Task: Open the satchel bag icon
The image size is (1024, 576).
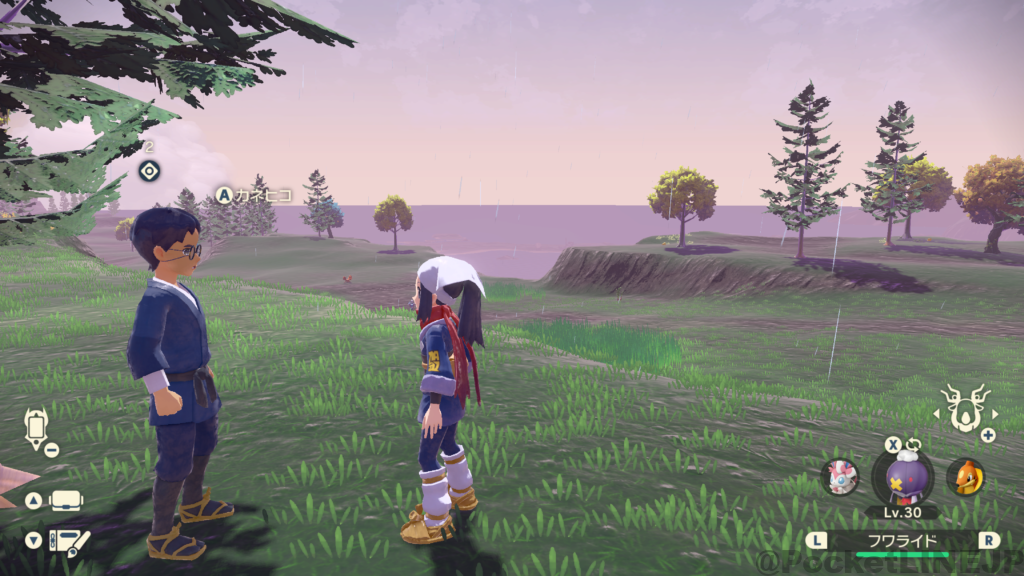Action: [67, 500]
